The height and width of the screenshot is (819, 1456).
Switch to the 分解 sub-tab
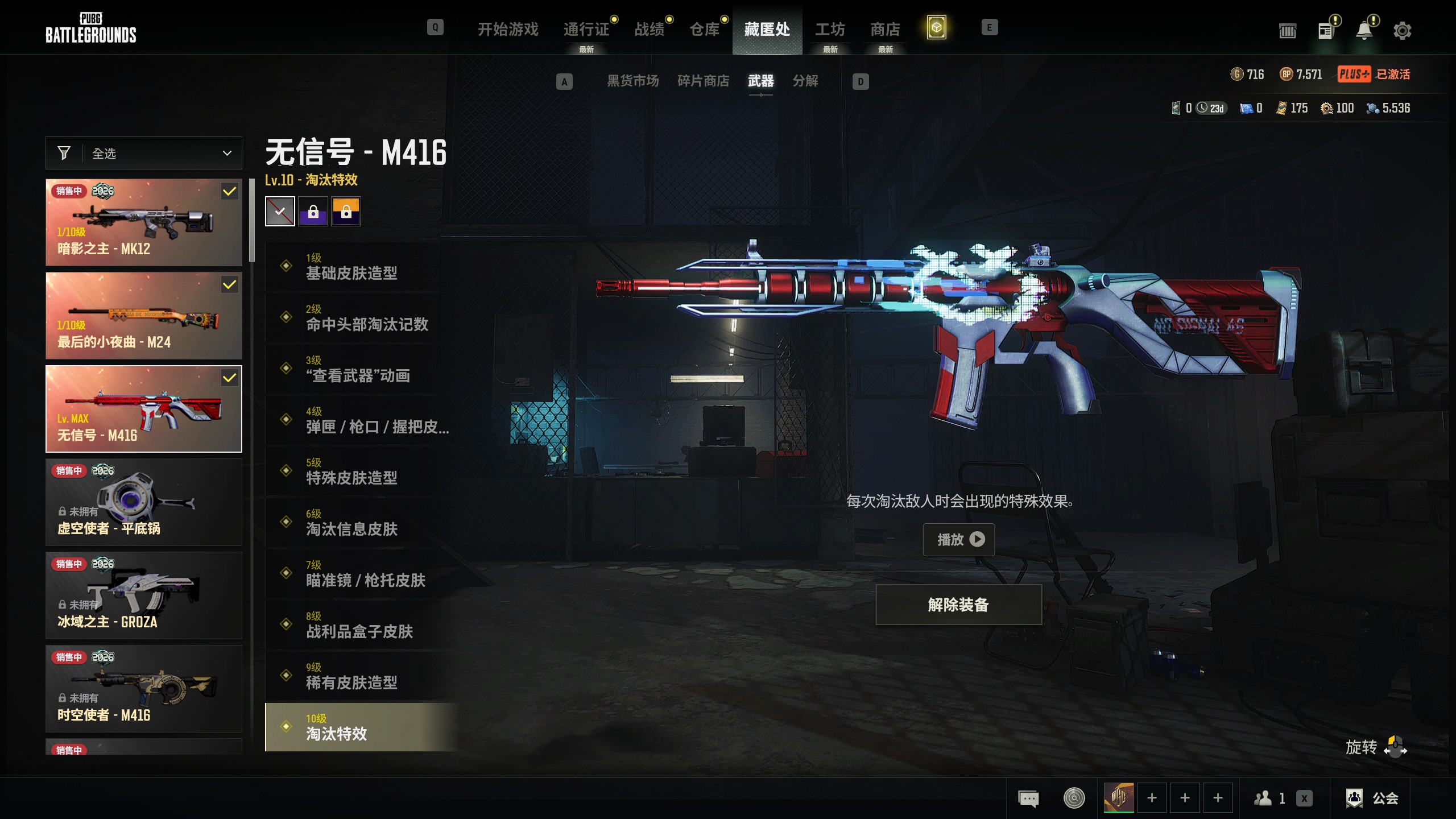(805, 81)
